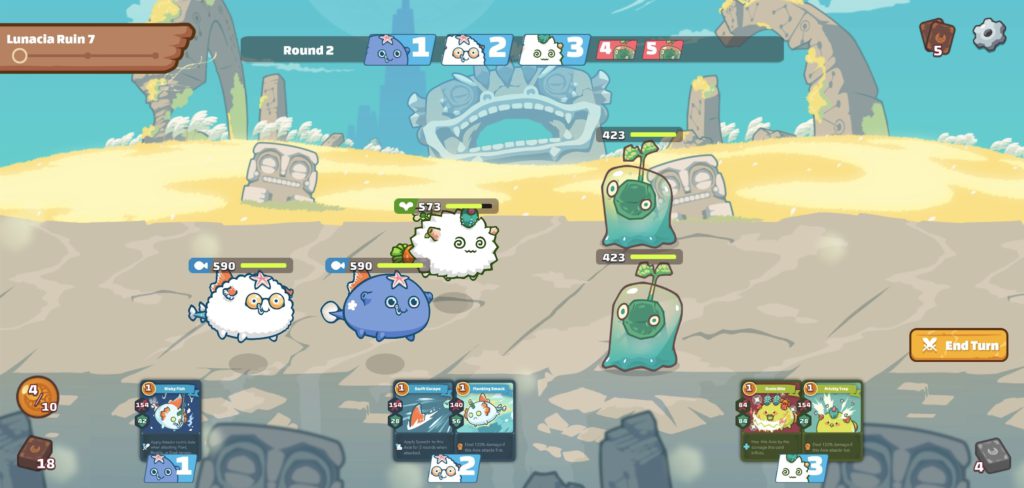This screenshot has height=488, width=1024.
Task: Click the fluffy axie turn-order portrait numbered 3
Action: pyautogui.click(x=554, y=49)
